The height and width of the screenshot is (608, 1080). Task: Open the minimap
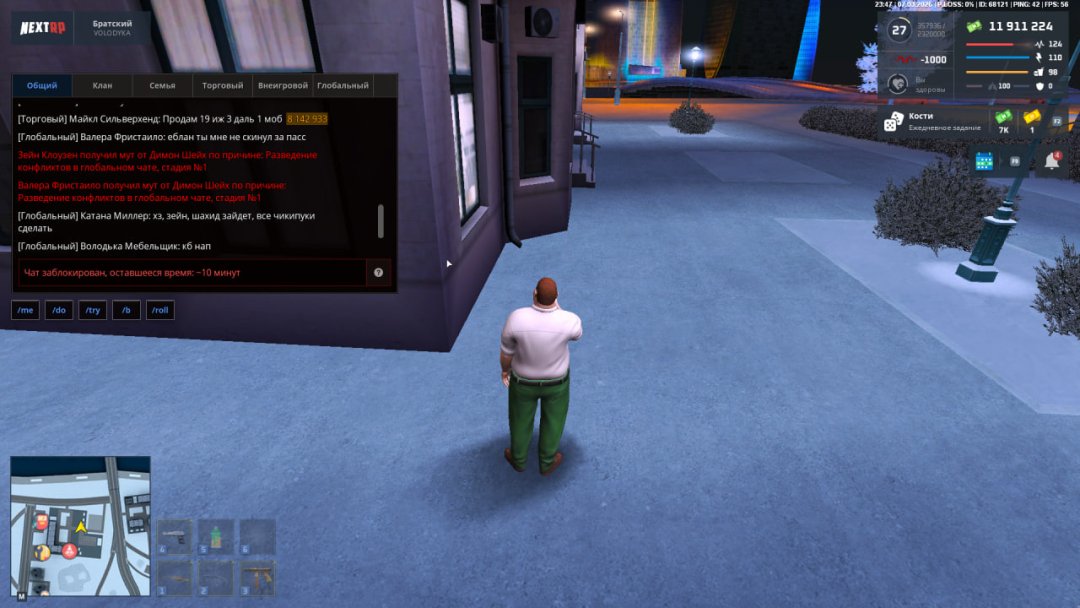point(80,525)
